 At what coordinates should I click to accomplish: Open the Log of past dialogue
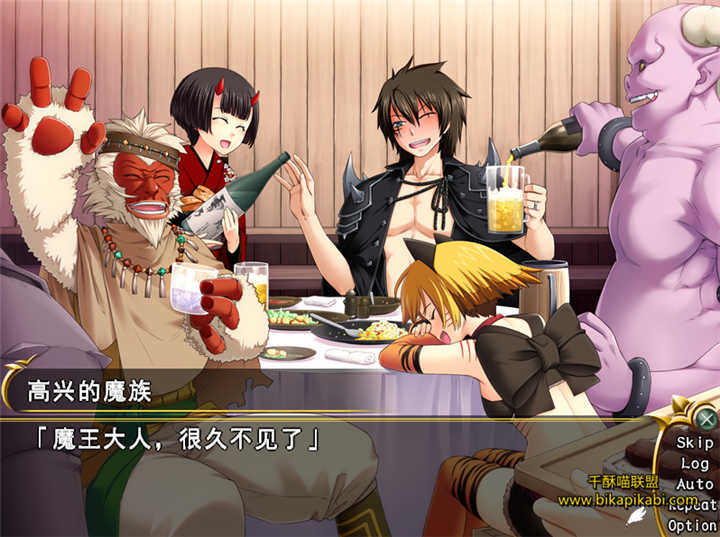coord(694,463)
